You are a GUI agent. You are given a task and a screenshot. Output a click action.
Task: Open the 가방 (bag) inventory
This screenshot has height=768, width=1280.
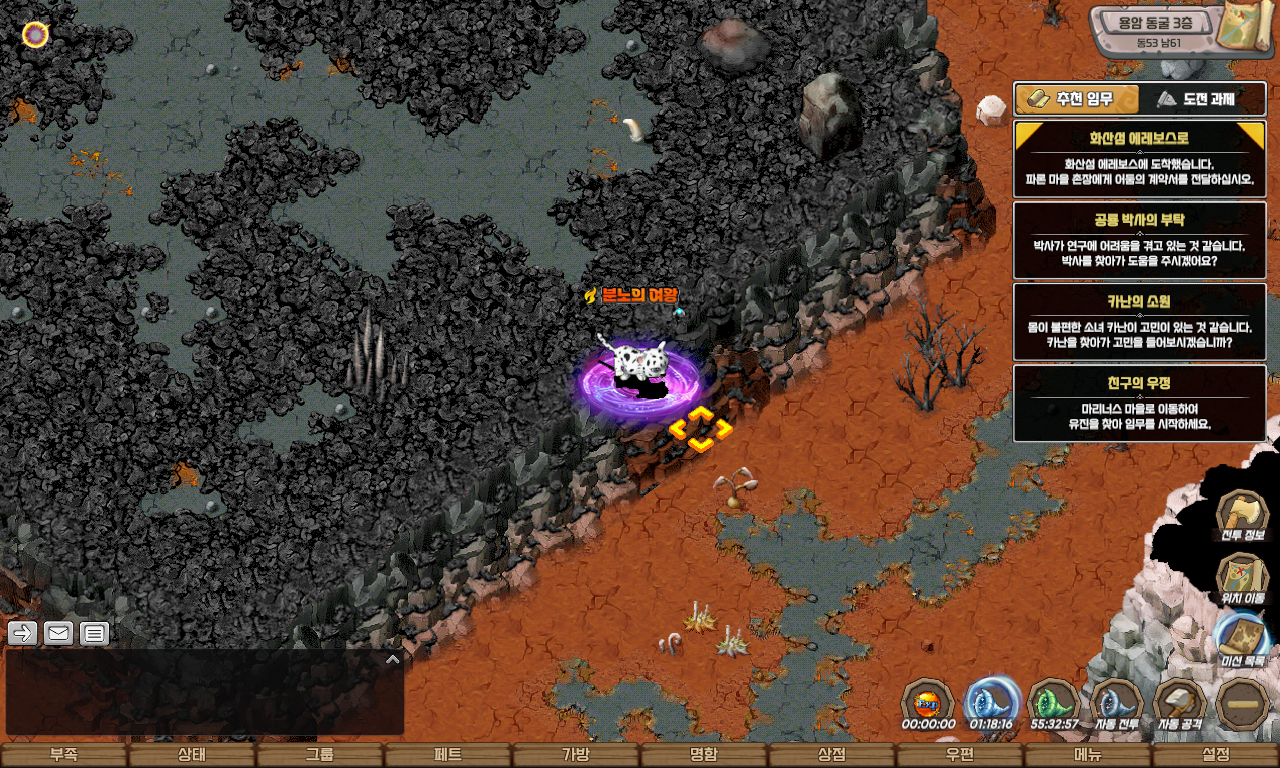pyautogui.click(x=575, y=755)
